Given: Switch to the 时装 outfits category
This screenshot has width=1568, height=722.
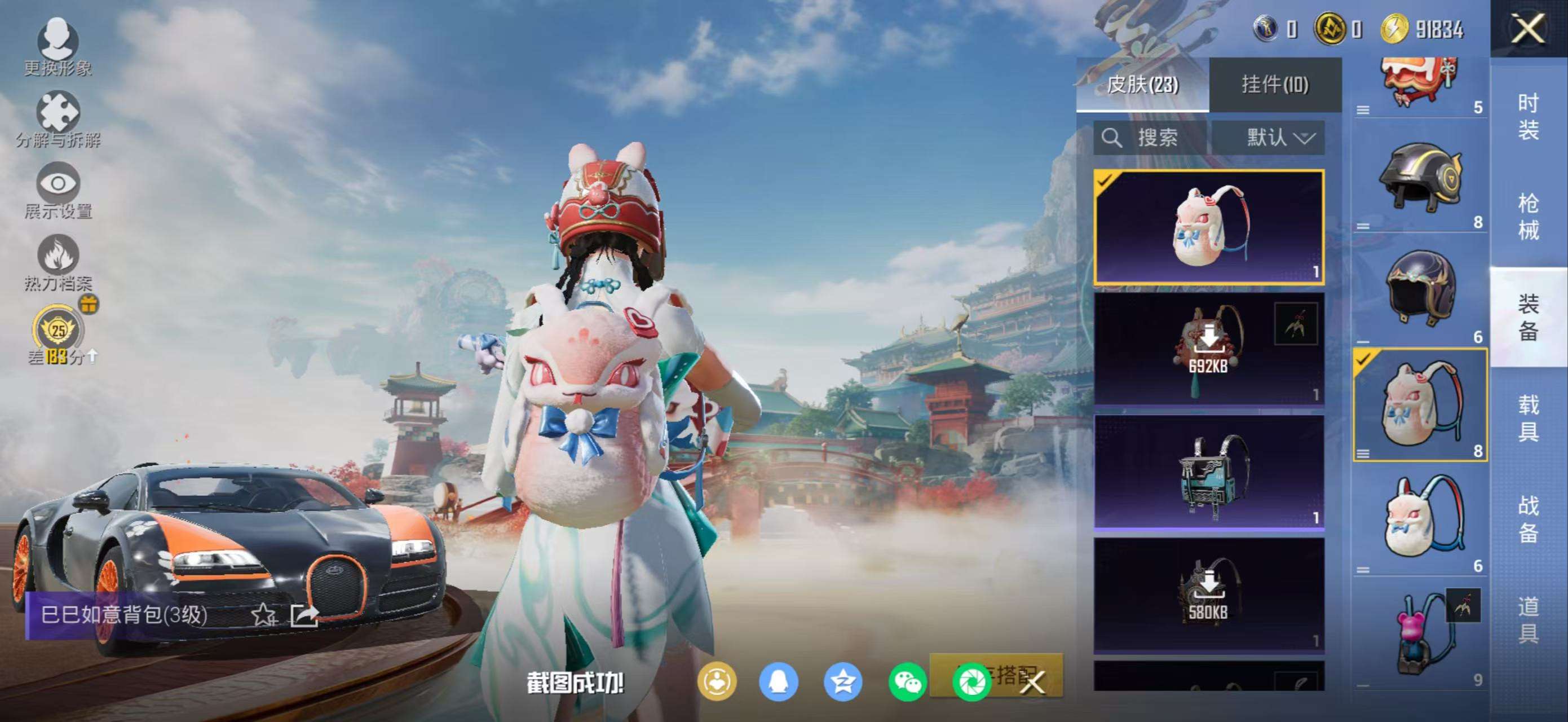Looking at the screenshot, I should 1528,116.
